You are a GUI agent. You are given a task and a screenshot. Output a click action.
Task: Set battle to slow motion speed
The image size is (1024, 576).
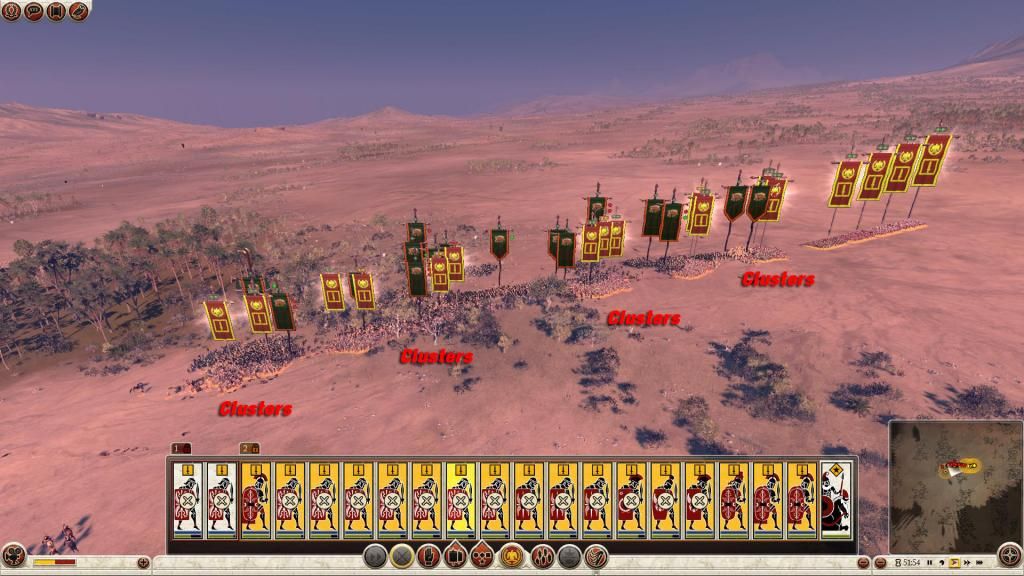pyautogui.click(x=942, y=562)
